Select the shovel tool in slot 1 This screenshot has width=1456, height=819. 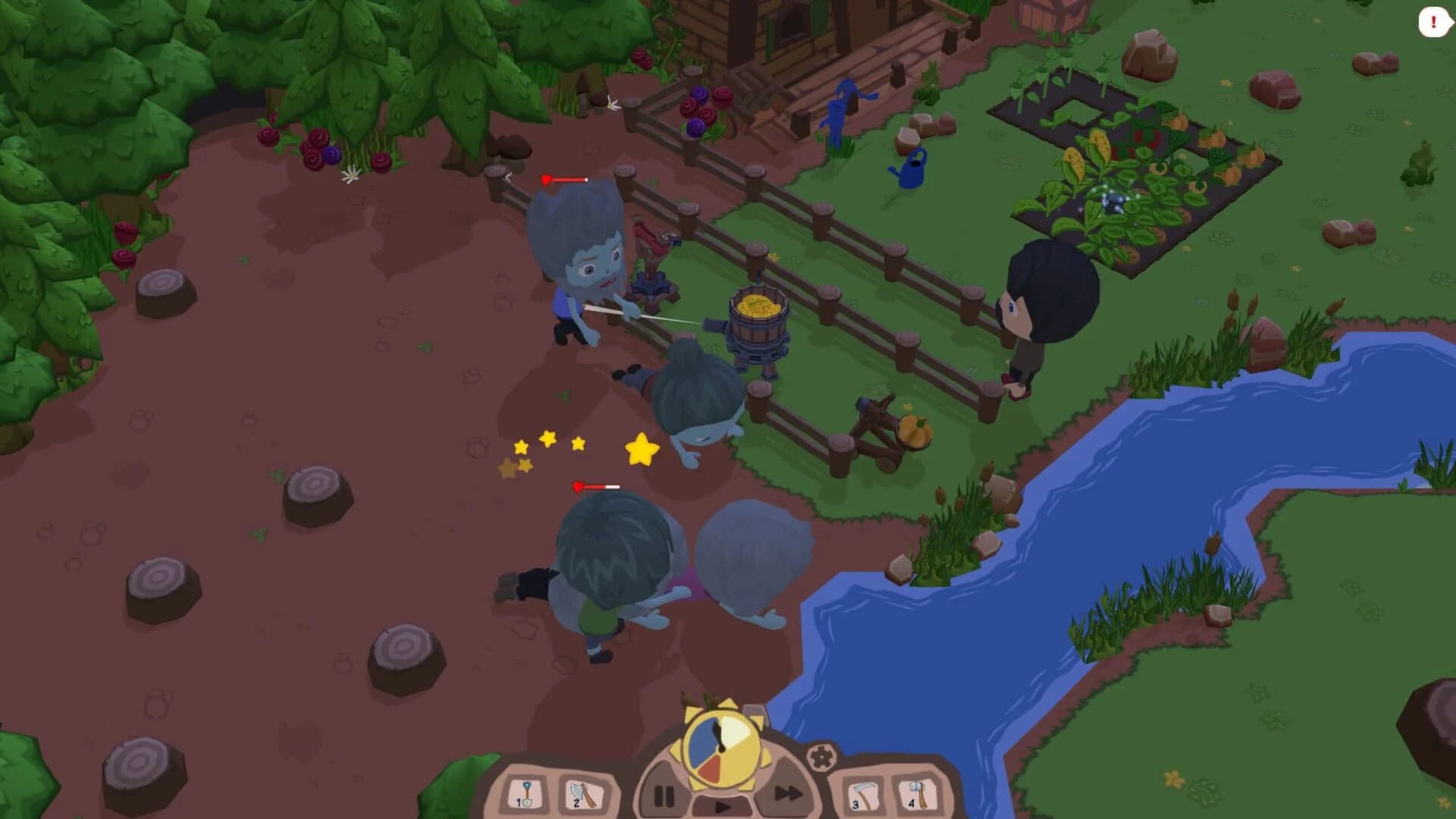pyautogui.click(x=526, y=795)
